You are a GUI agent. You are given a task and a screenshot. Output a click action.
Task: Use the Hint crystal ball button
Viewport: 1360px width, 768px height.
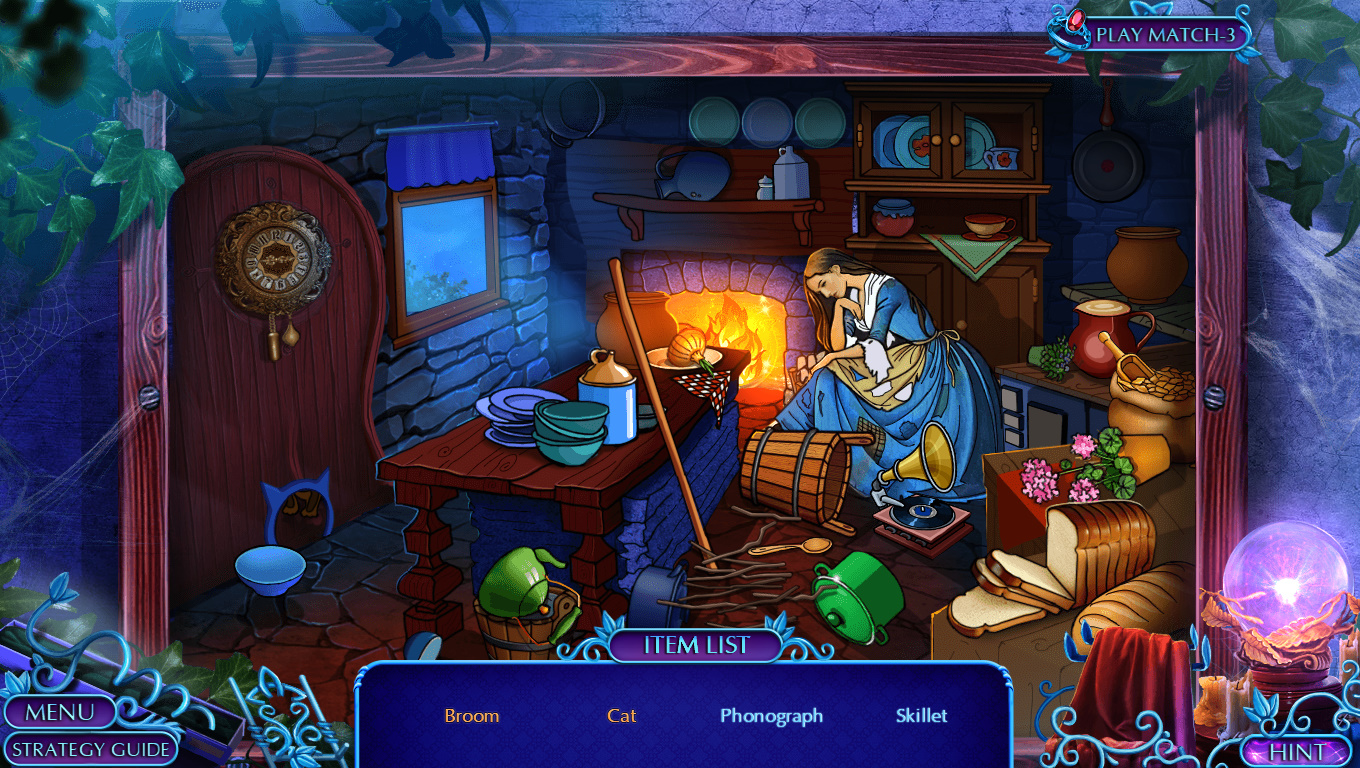(x=1297, y=751)
